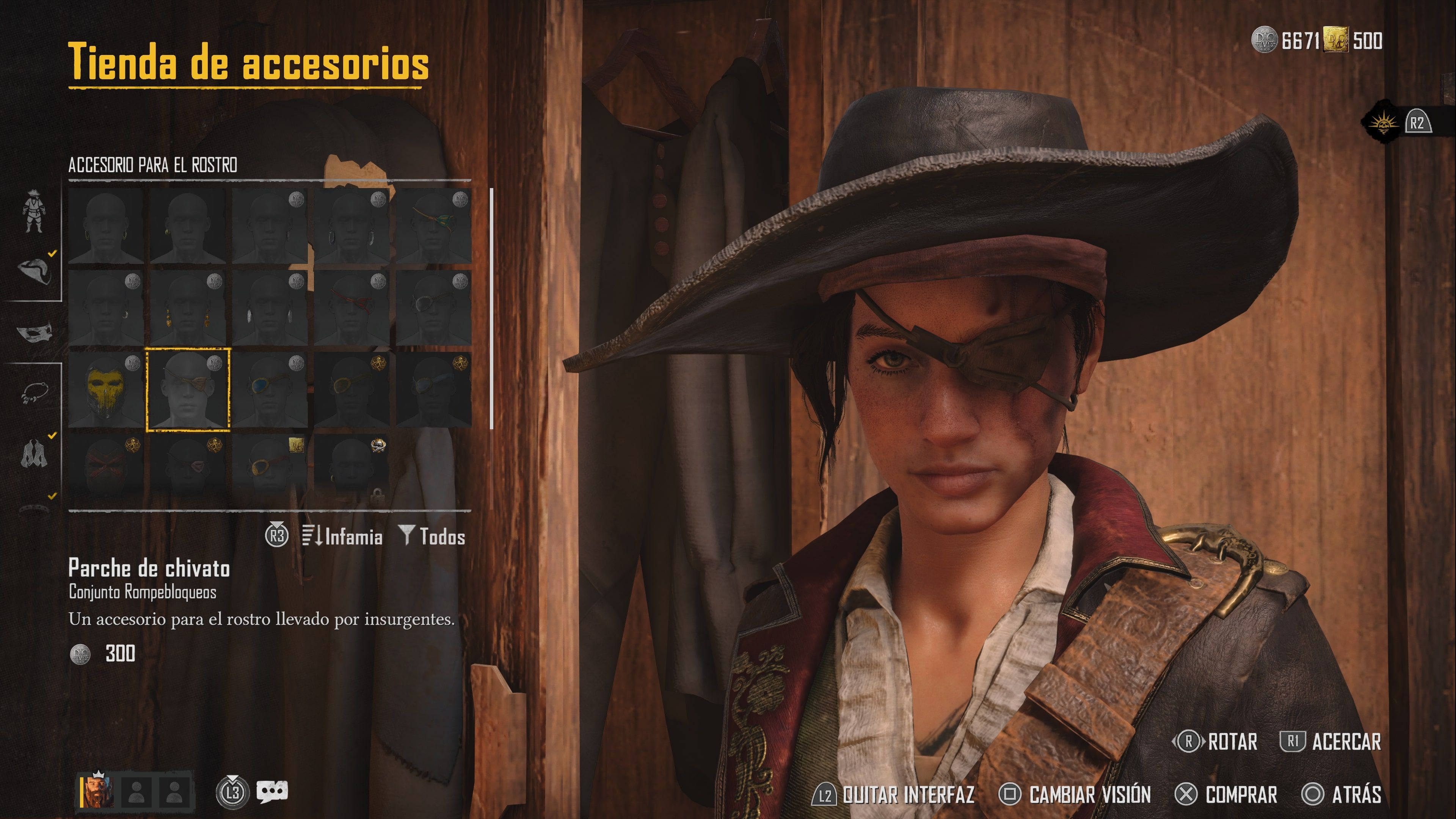The image size is (1456, 819).
Task: Select the jacket category icon
Action: click(36, 452)
